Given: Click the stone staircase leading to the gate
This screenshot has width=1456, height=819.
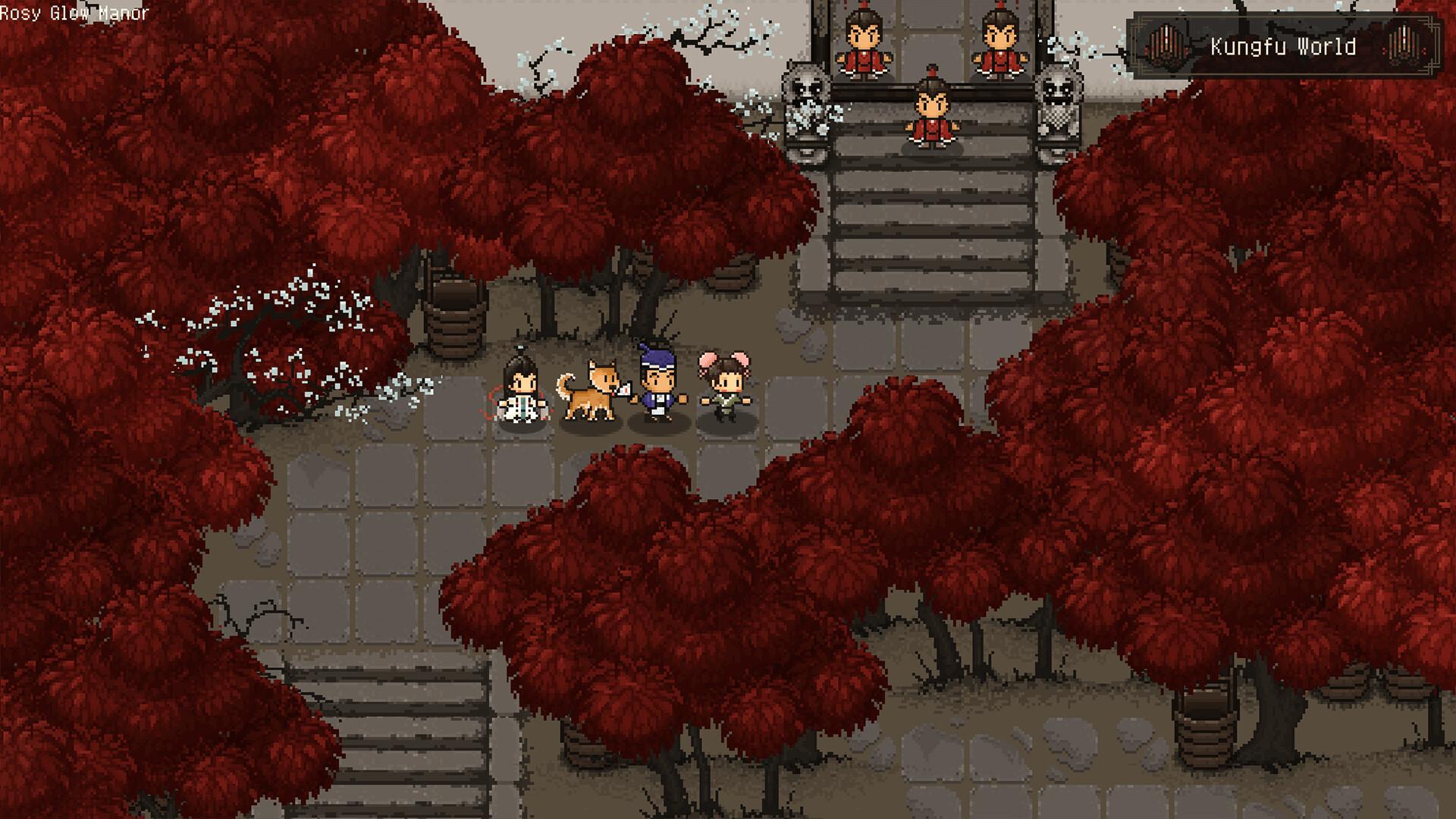Looking at the screenshot, I should (x=933, y=227).
